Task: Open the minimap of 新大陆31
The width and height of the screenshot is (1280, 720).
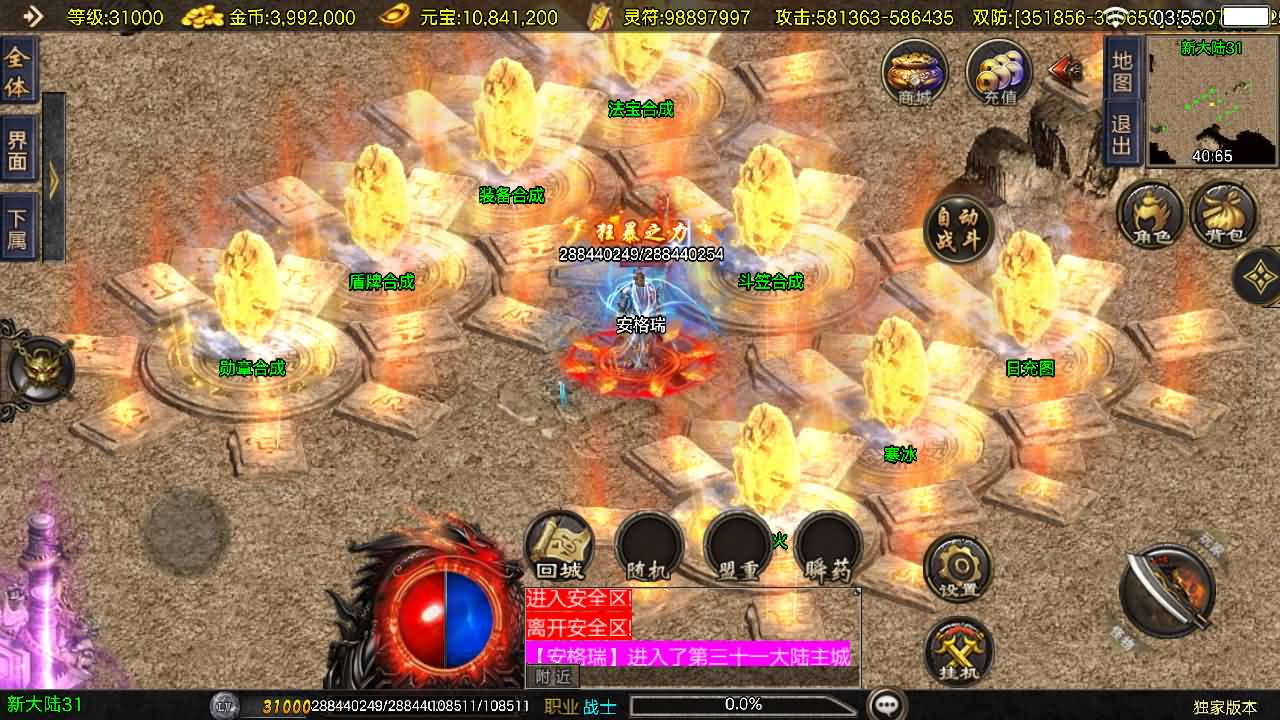Action: click(1212, 101)
